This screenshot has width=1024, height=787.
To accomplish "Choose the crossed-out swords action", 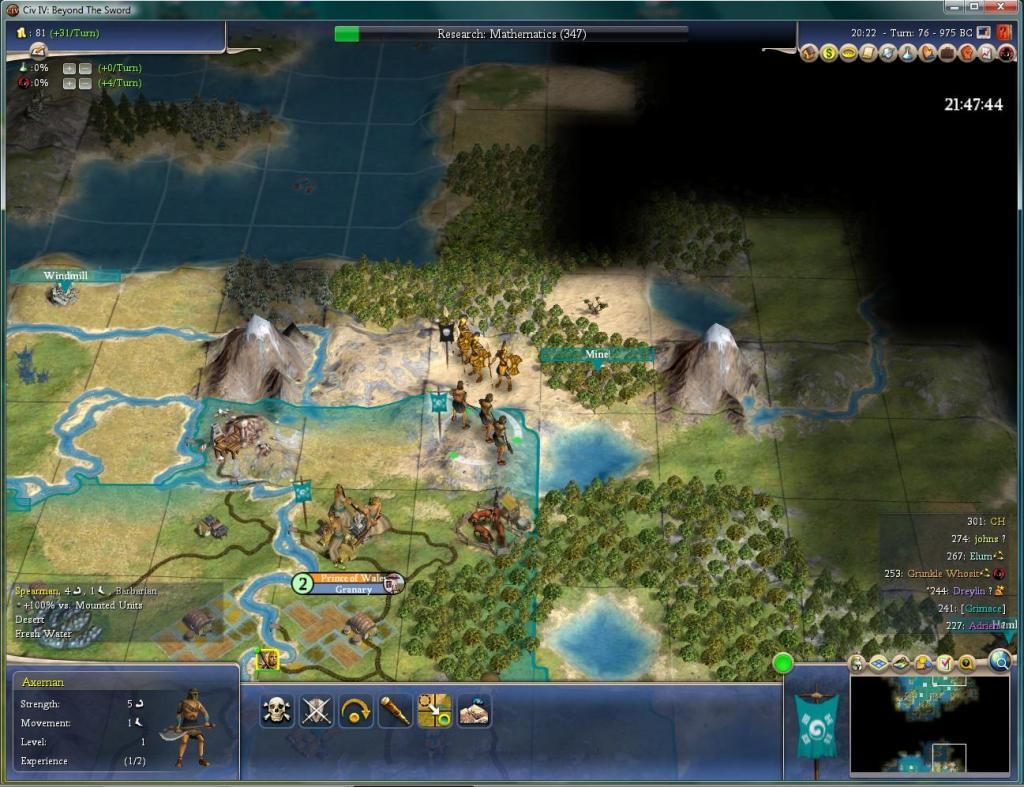I will pos(316,711).
